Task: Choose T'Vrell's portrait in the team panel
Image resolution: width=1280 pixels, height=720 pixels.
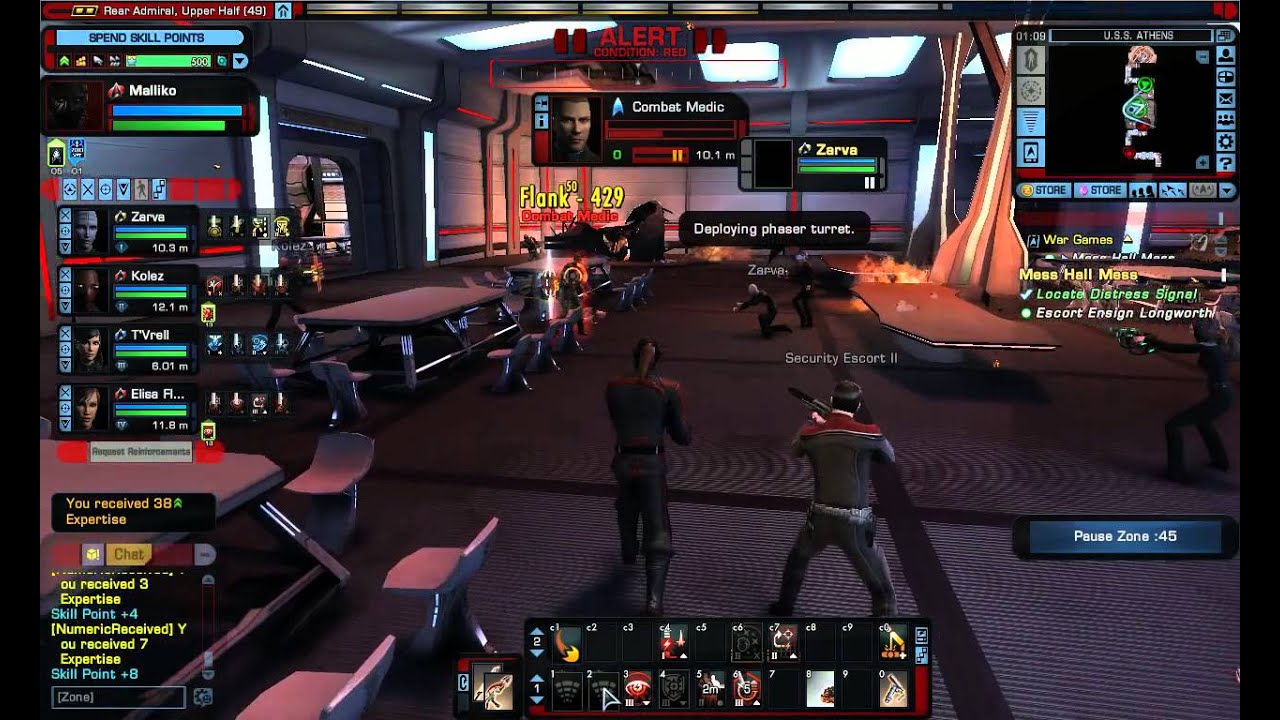Action: tap(87, 350)
